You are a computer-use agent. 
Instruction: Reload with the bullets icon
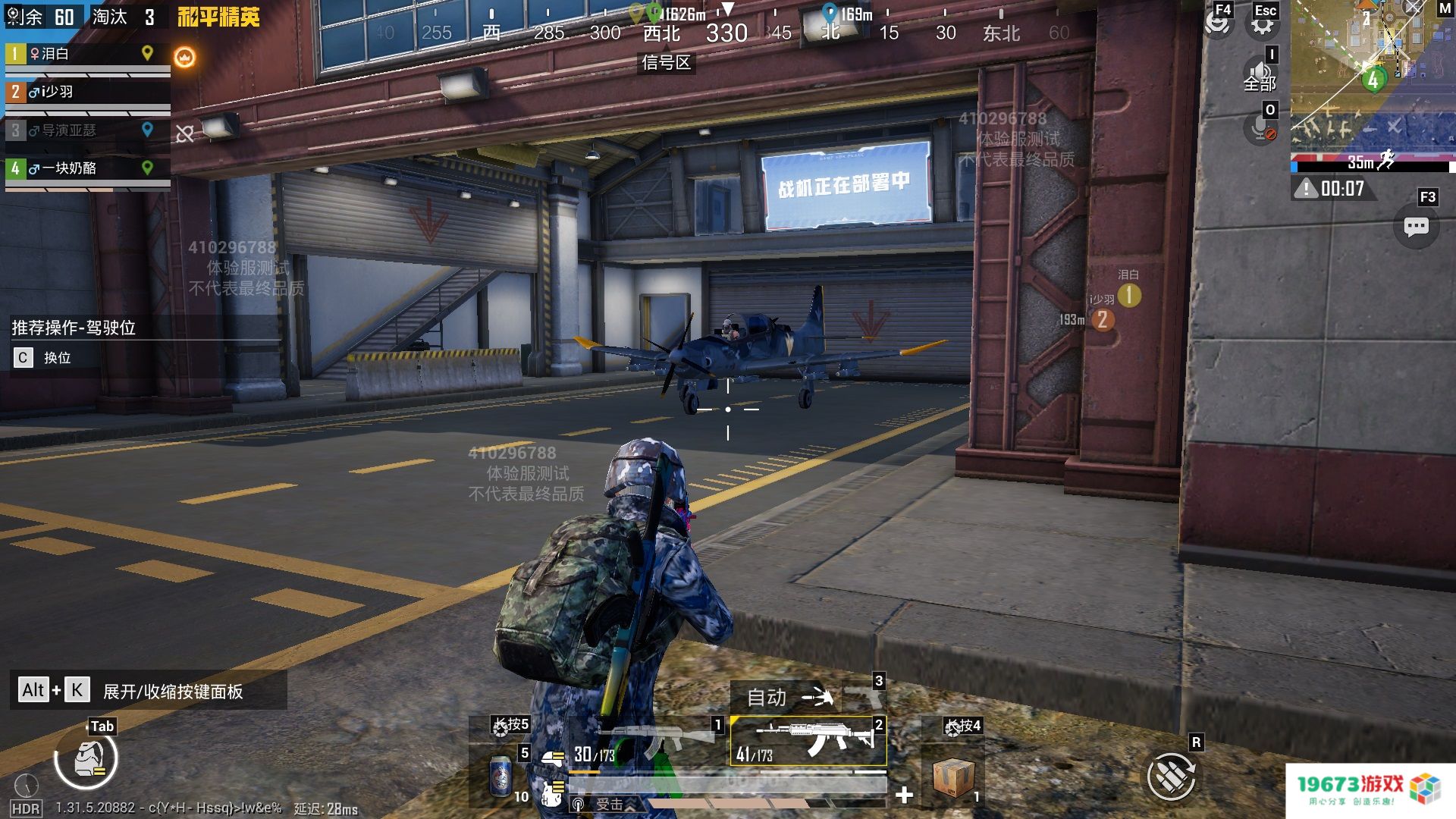pos(1171,776)
